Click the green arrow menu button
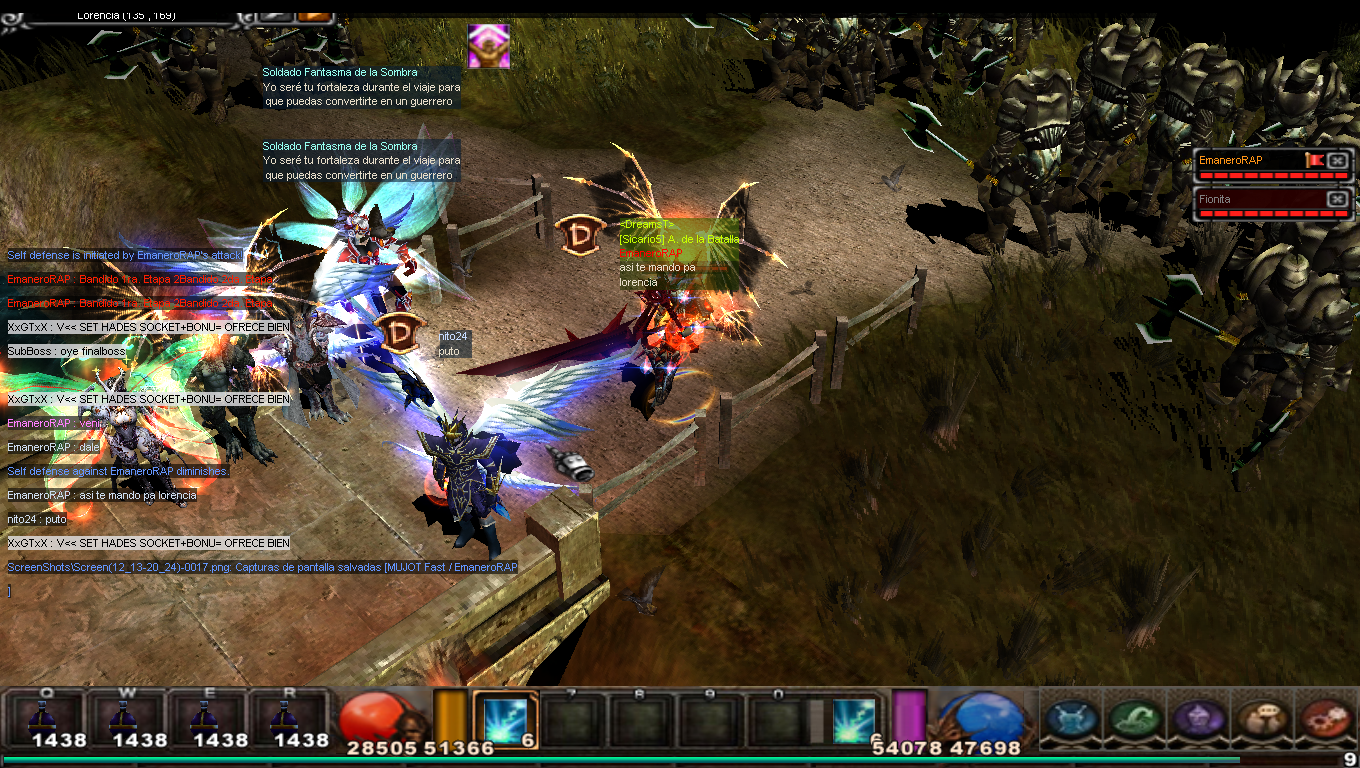Viewport: 1360px width, 768px height. (1135, 719)
